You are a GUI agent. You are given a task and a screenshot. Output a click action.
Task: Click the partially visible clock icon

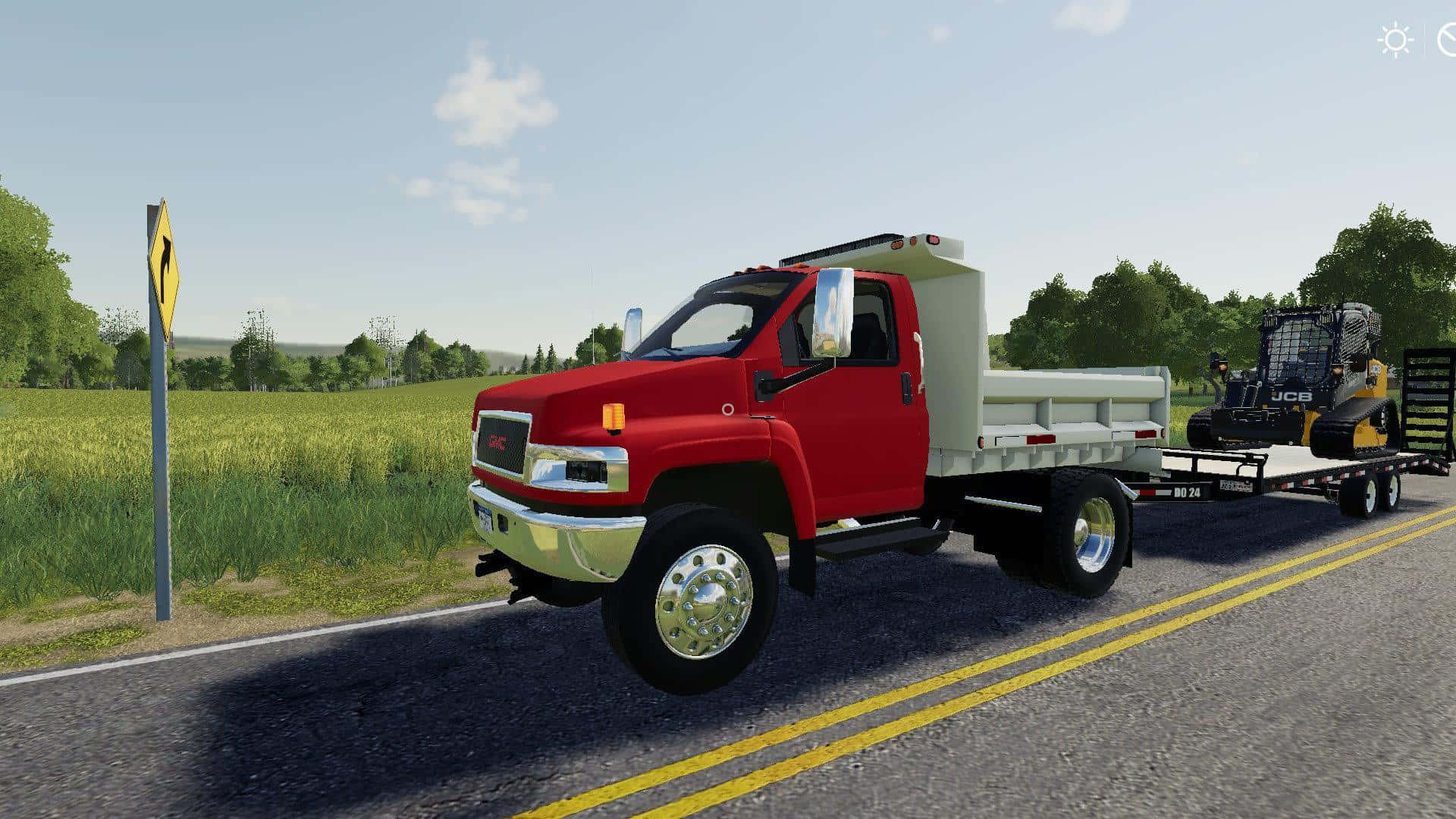point(1447,40)
